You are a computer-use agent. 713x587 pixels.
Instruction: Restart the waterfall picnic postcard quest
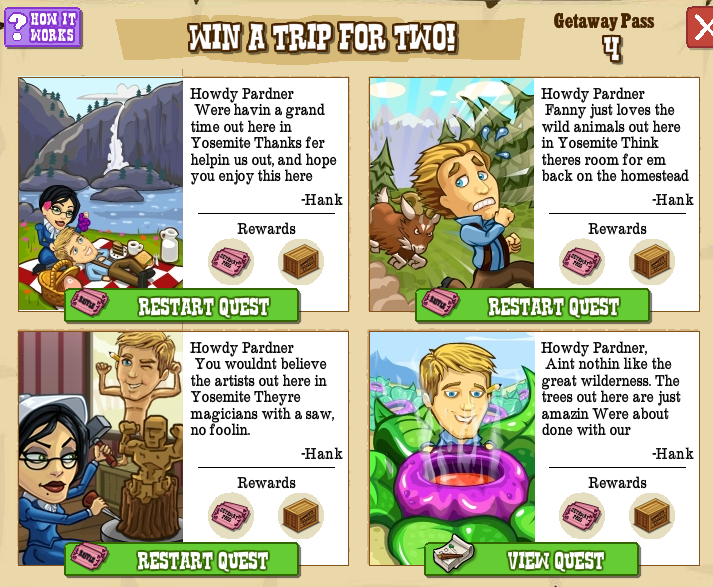pos(183,306)
